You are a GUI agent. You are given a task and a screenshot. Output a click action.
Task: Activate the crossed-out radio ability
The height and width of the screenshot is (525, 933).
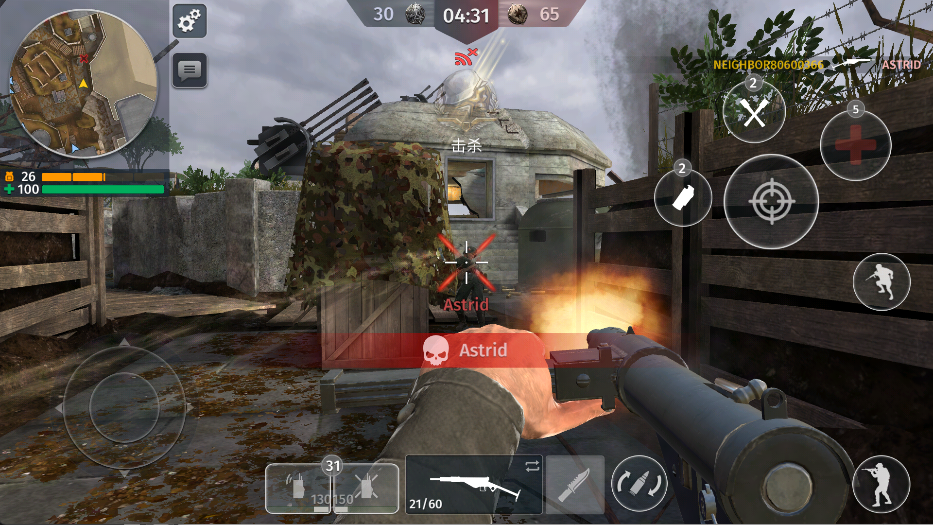tap(365, 488)
